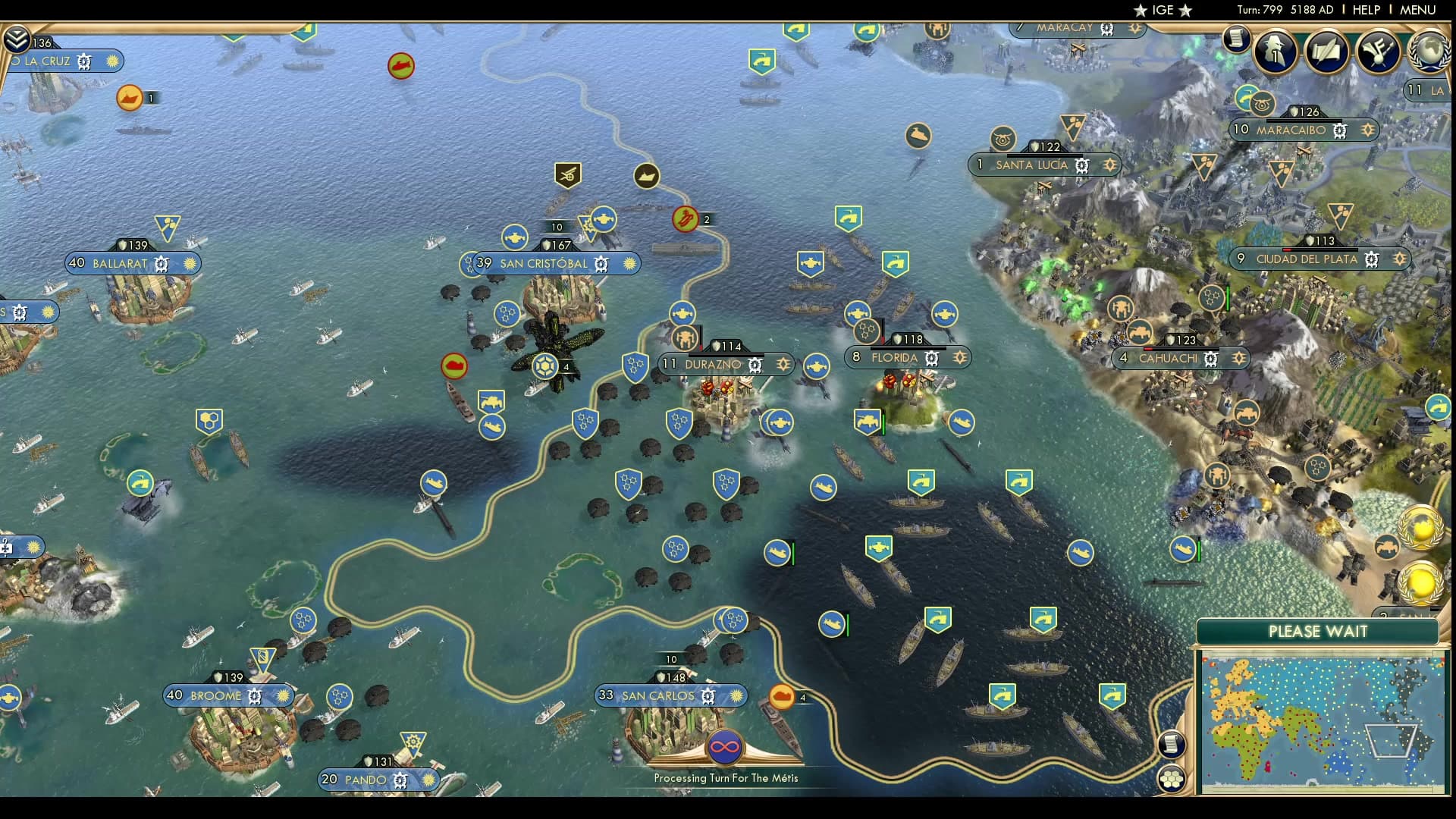Image resolution: width=1456 pixels, height=819 pixels.
Task: Open the World Congress globe icon
Action: [x=1429, y=51]
